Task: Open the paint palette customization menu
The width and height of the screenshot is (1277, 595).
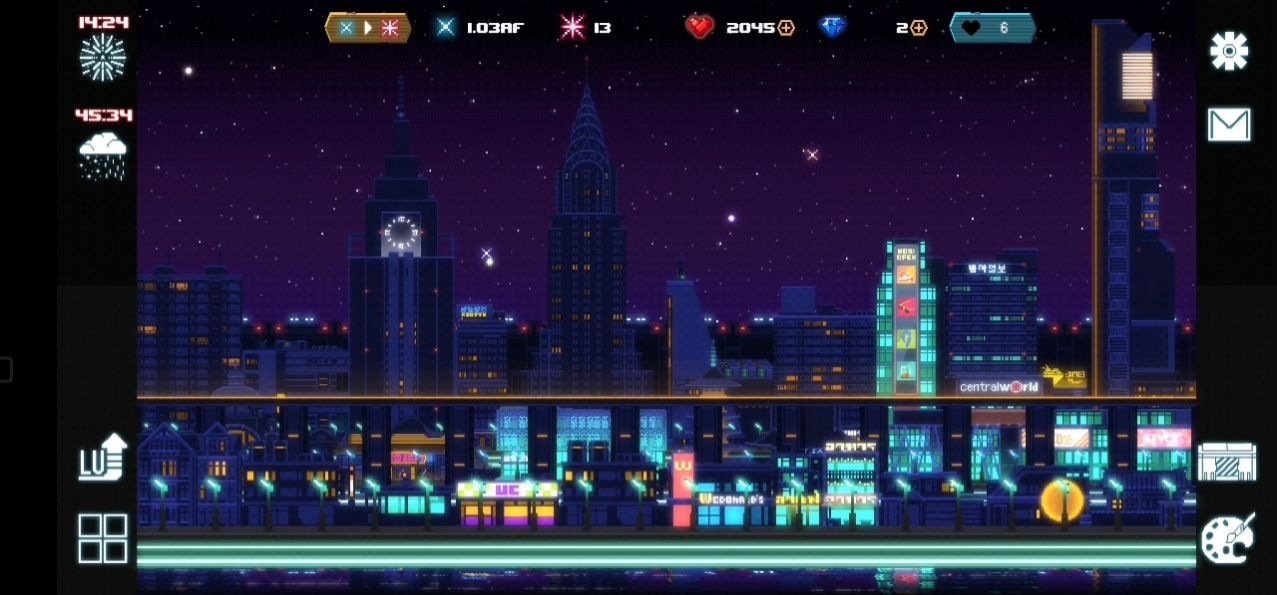Action: 1226,539
